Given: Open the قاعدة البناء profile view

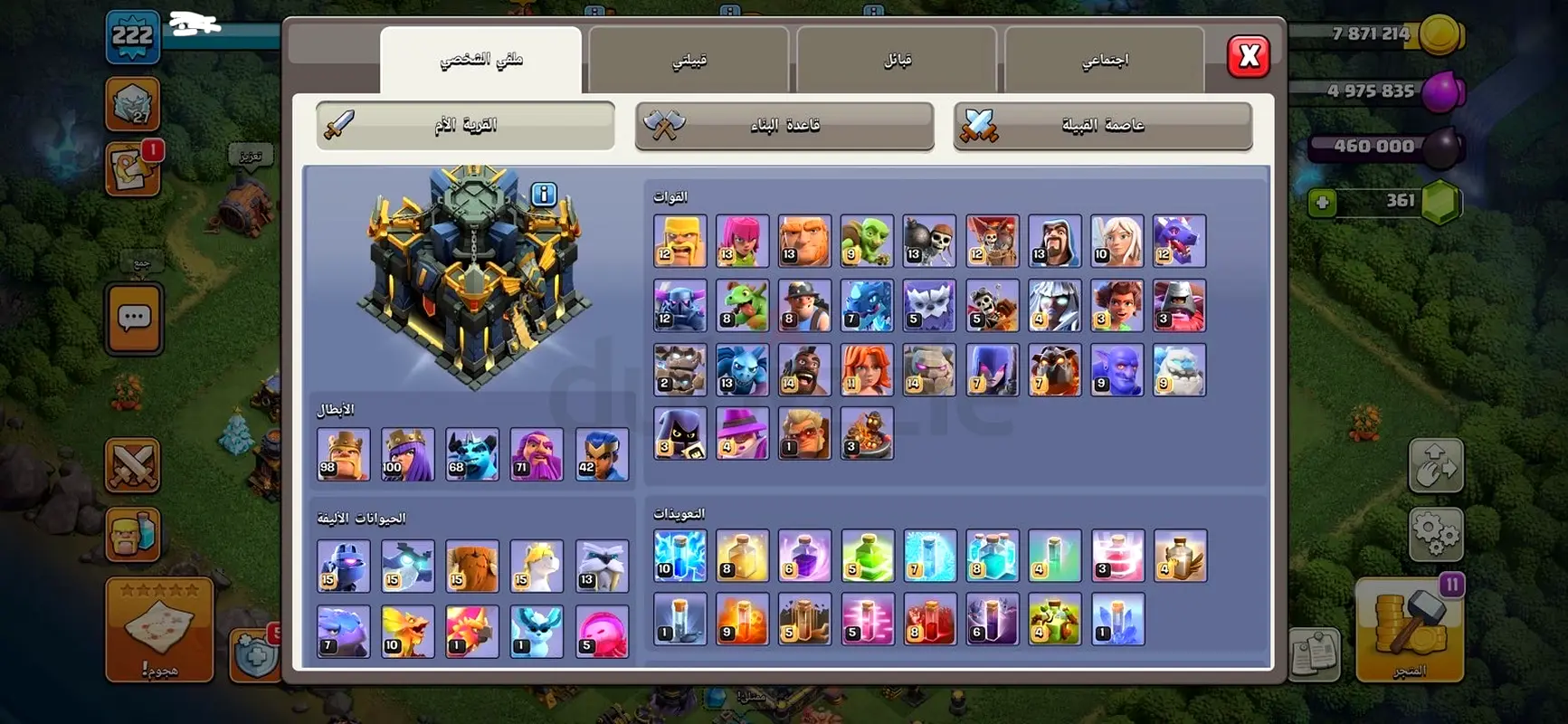Looking at the screenshot, I should pos(783,125).
